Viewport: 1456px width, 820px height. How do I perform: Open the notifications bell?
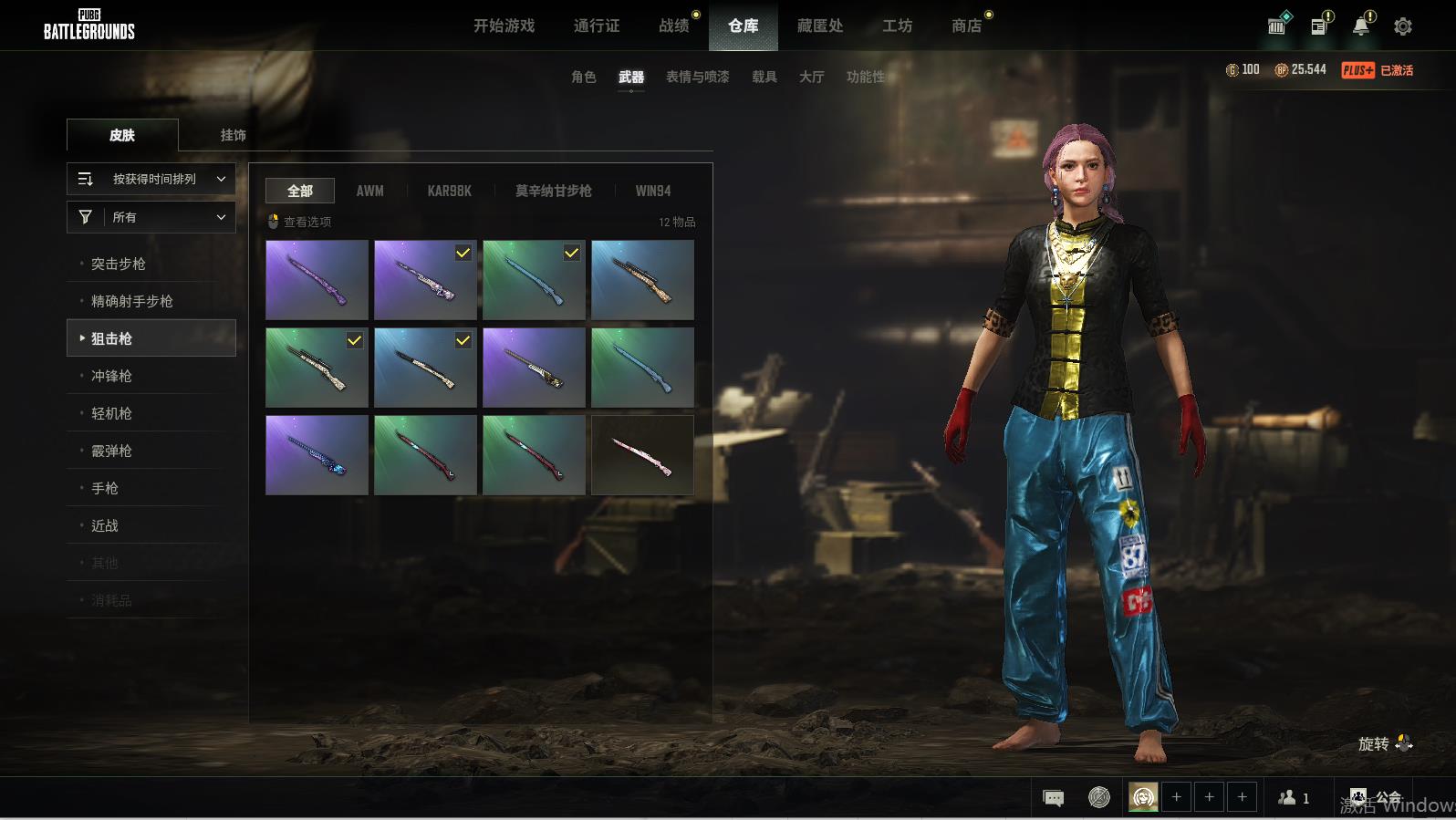[x=1360, y=26]
